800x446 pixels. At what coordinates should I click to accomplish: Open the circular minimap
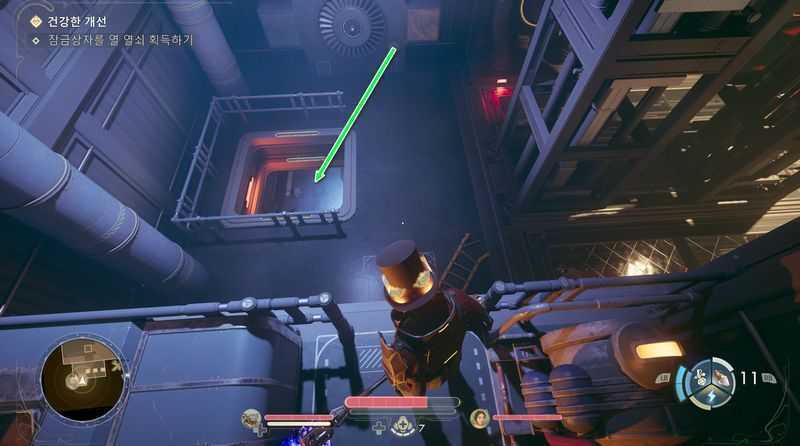point(82,378)
